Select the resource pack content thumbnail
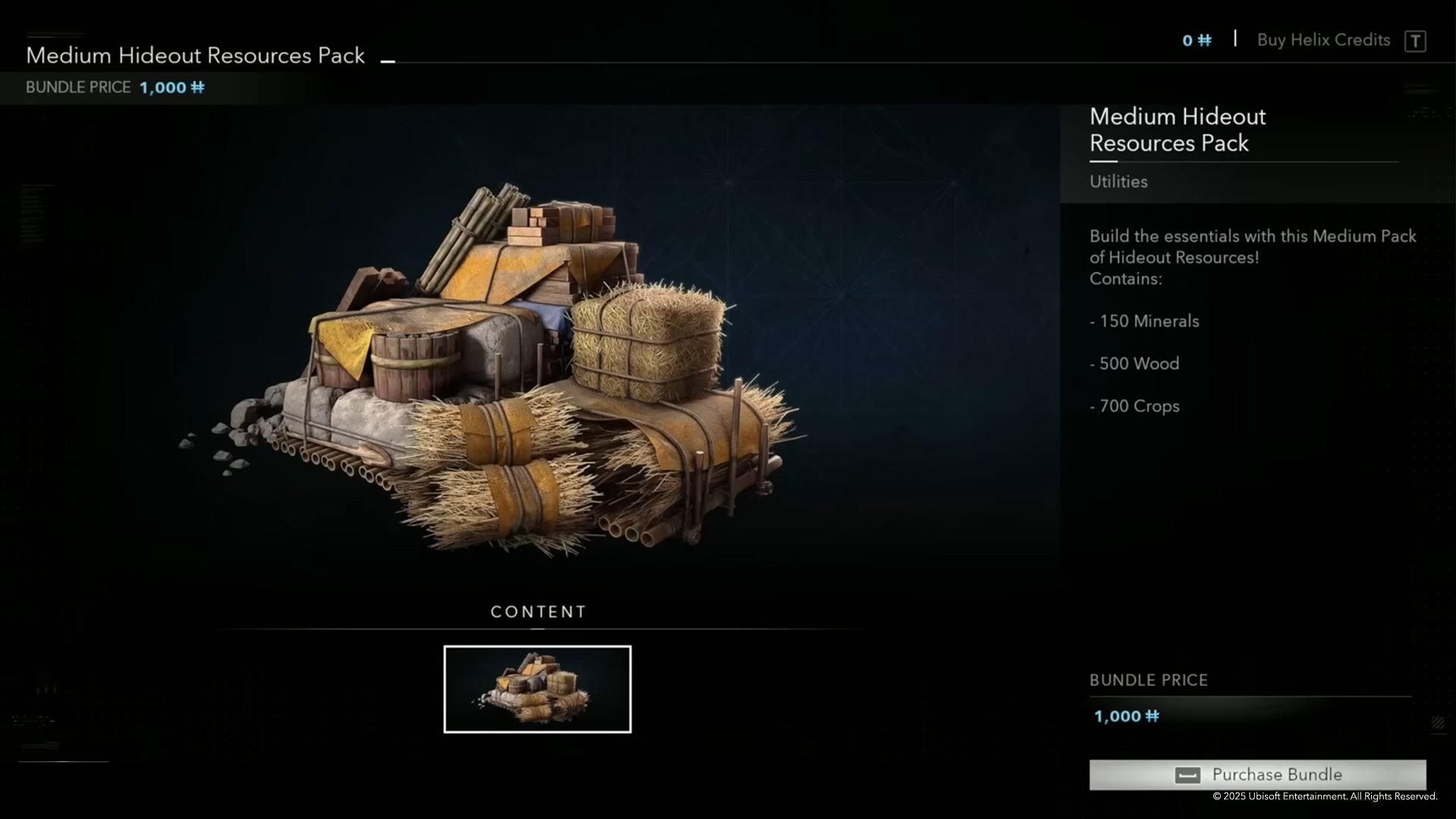This screenshot has width=1456, height=819. [537, 689]
